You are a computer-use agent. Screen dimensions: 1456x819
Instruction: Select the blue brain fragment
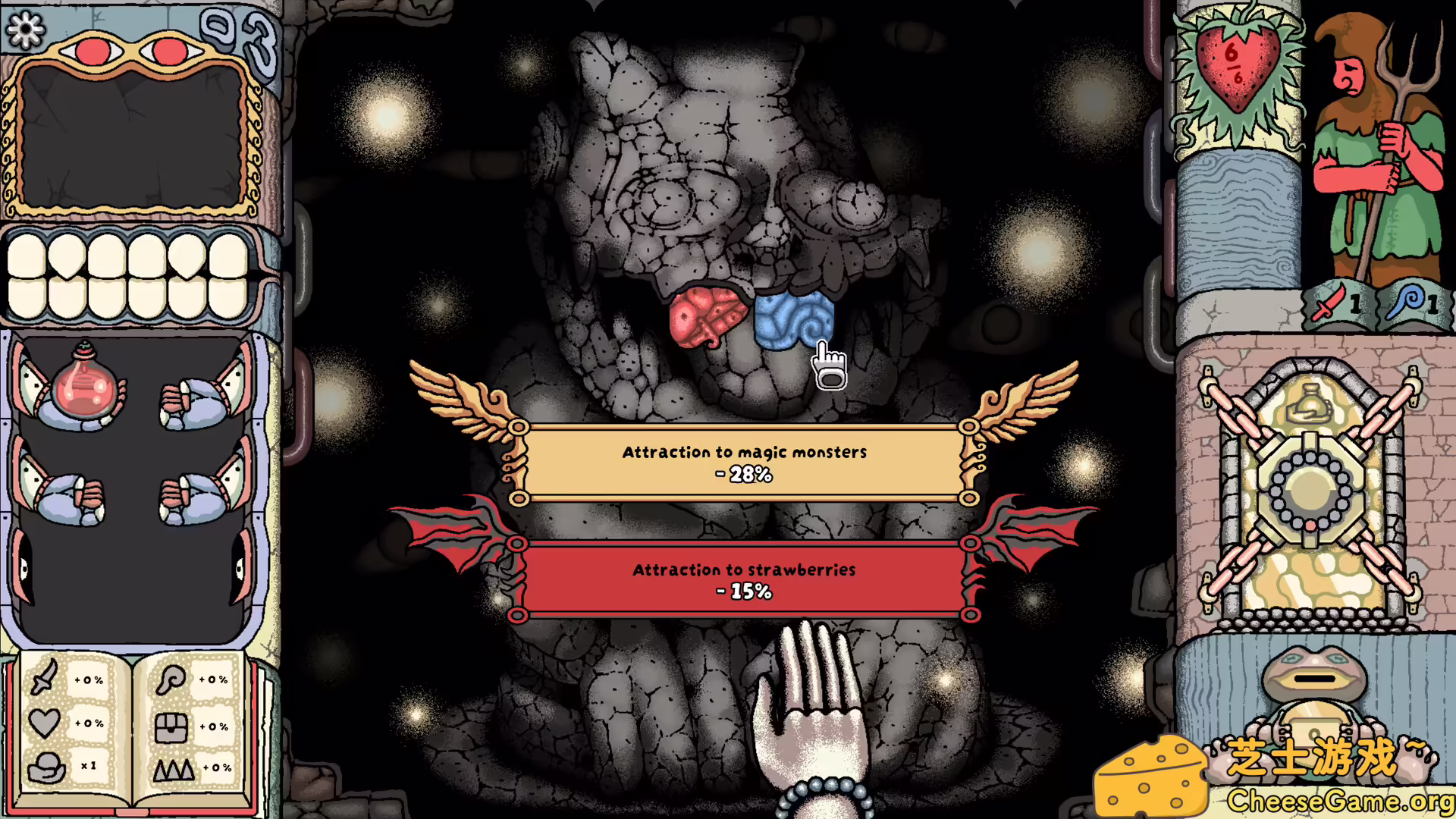(x=792, y=318)
